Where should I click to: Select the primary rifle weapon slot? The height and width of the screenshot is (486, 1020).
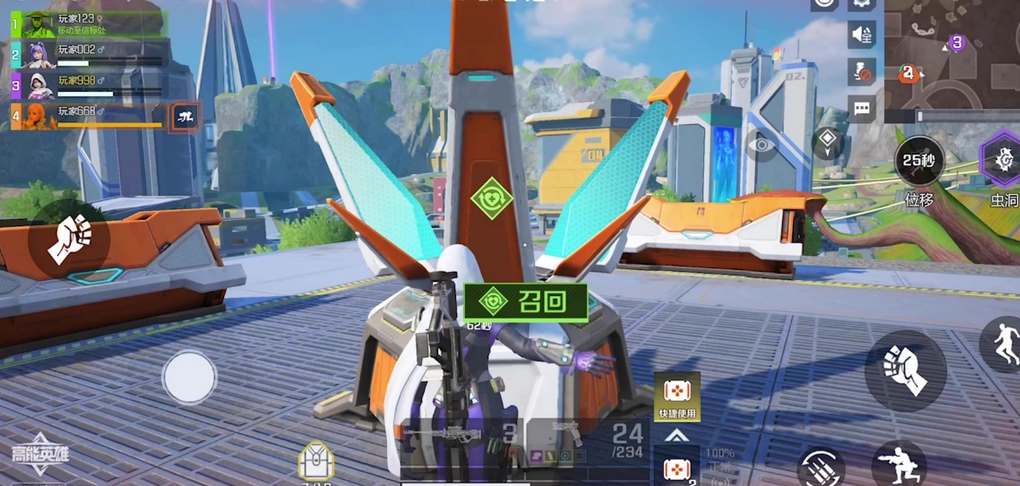[460, 437]
